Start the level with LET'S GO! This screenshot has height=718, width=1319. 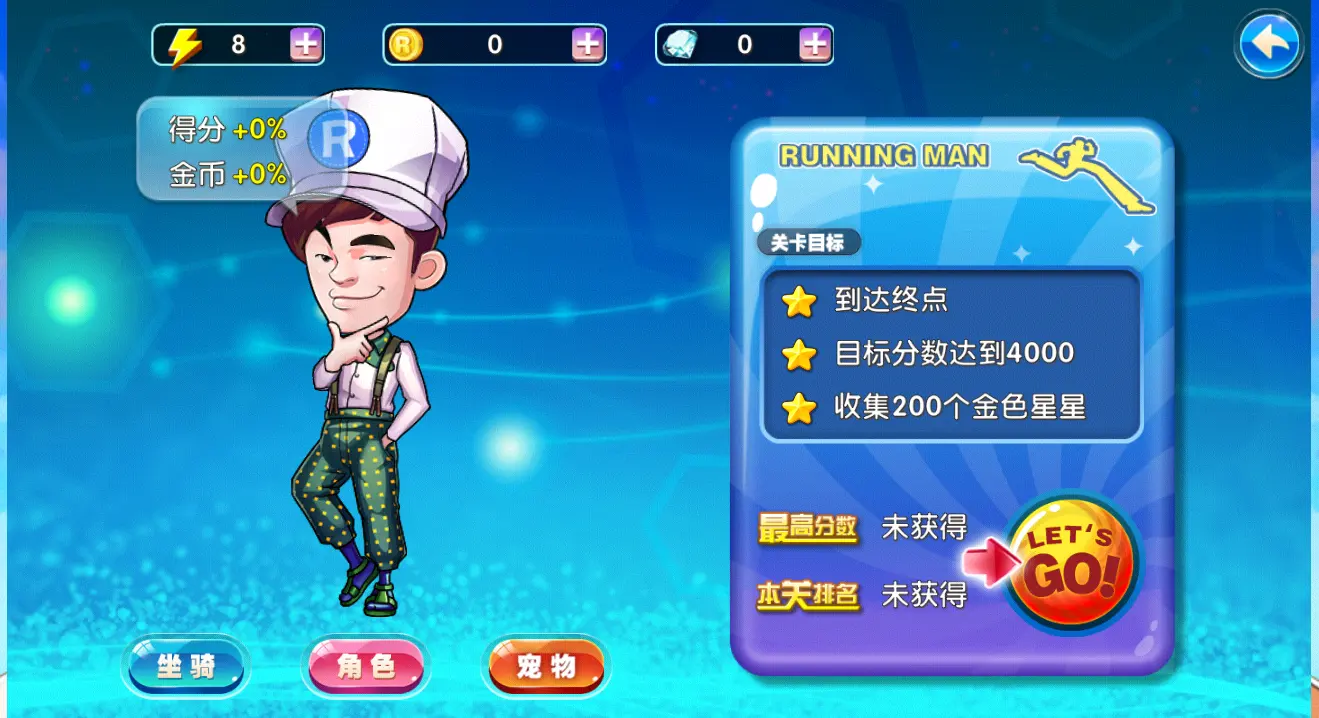pyautogui.click(x=1071, y=564)
